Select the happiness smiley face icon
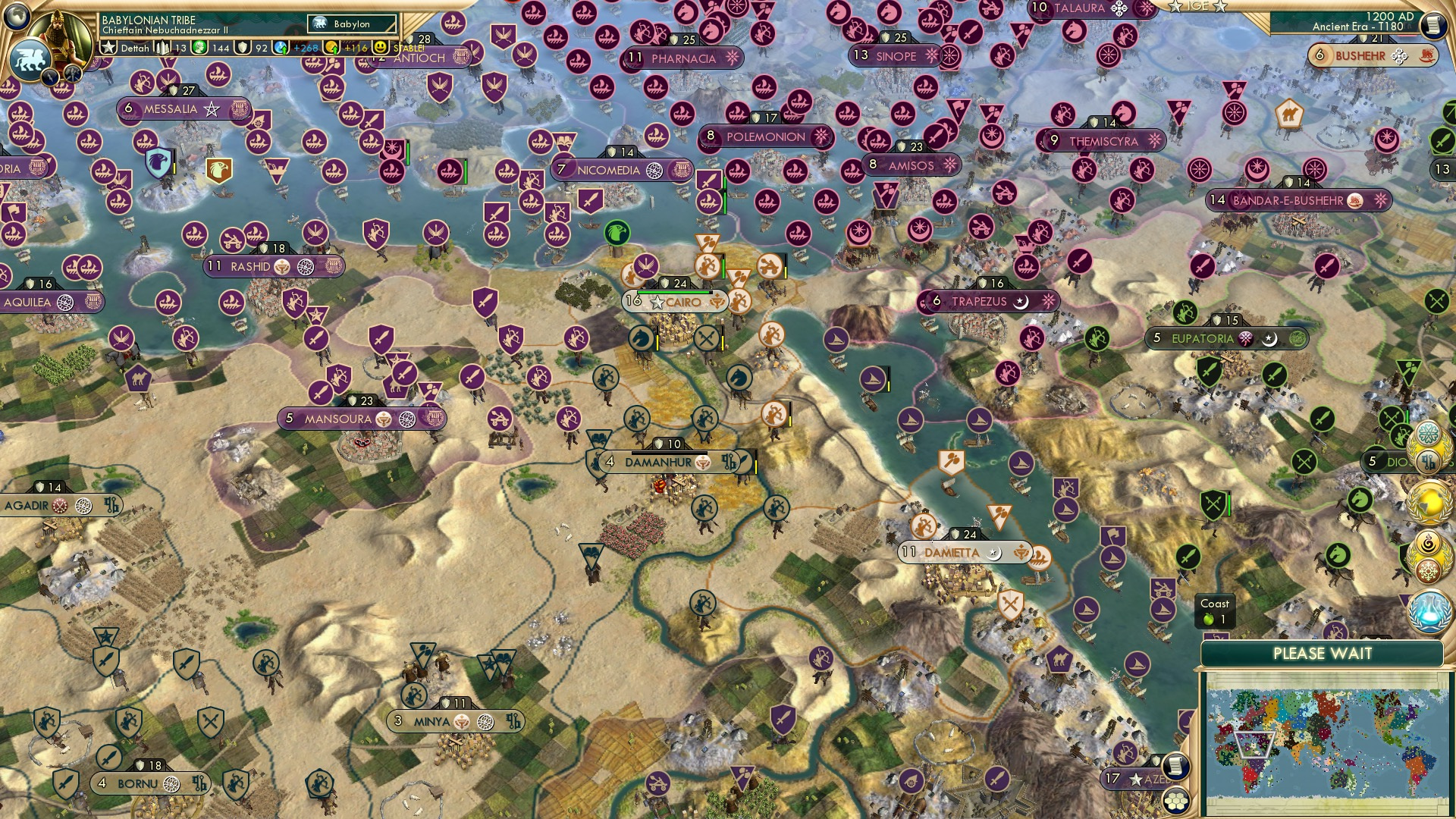The width and height of the screenshot is (1456, 819). coord(381,48)
